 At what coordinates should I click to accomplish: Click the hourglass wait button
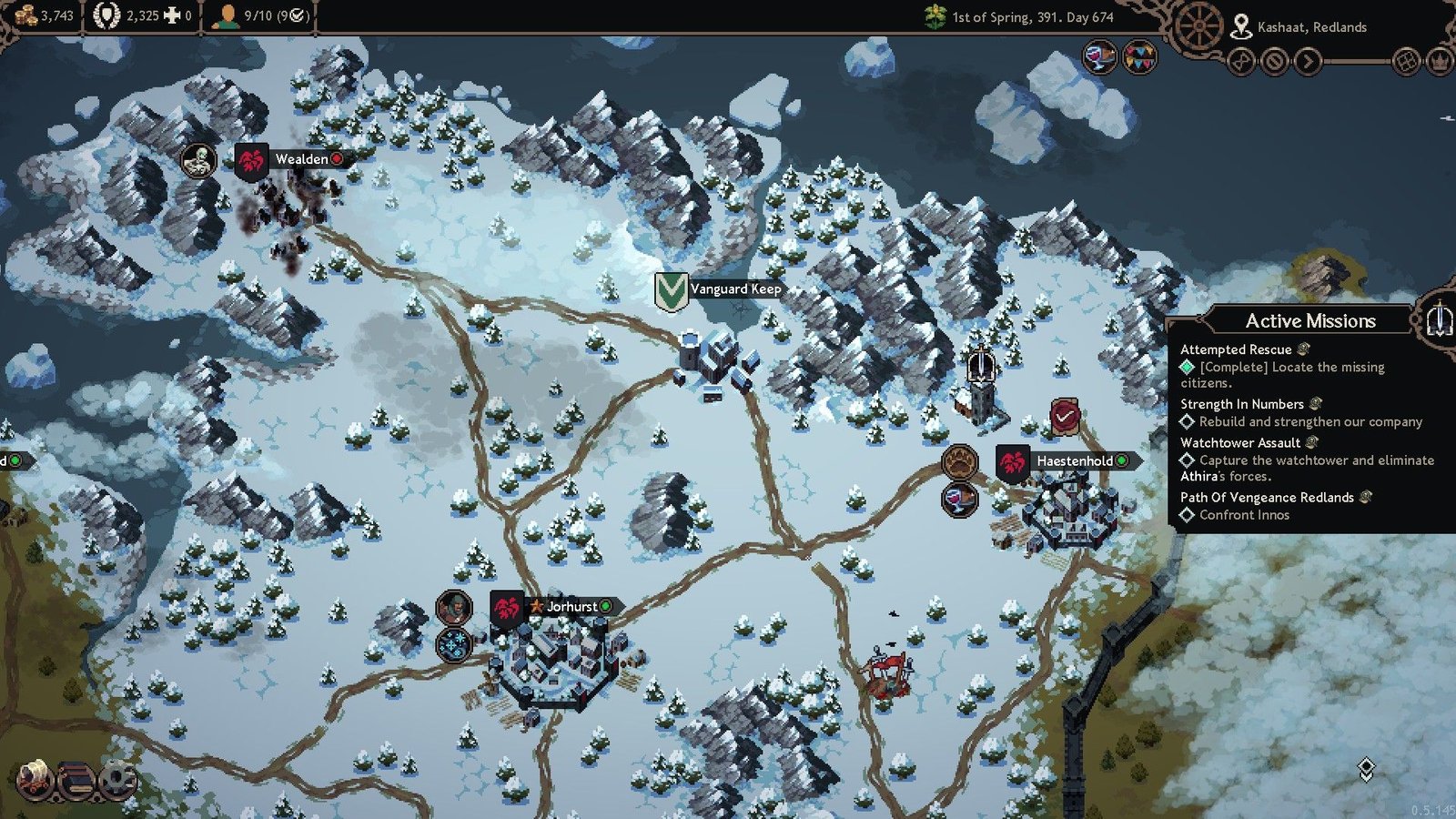point(1241,62)
